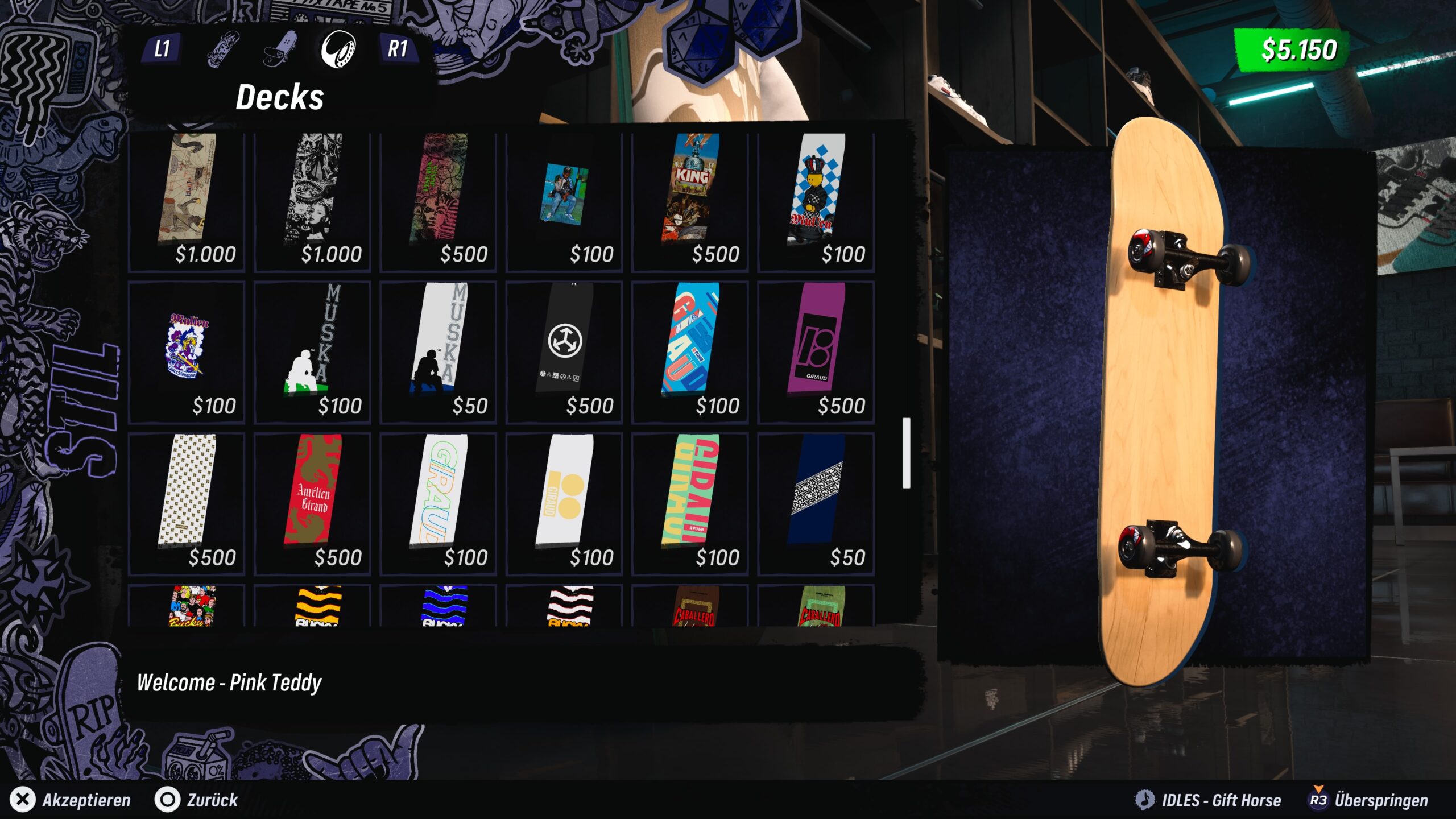The image size is (1456, 819).
Task: Switch to the complete skateboard tab
Action: tap(223, 49)
